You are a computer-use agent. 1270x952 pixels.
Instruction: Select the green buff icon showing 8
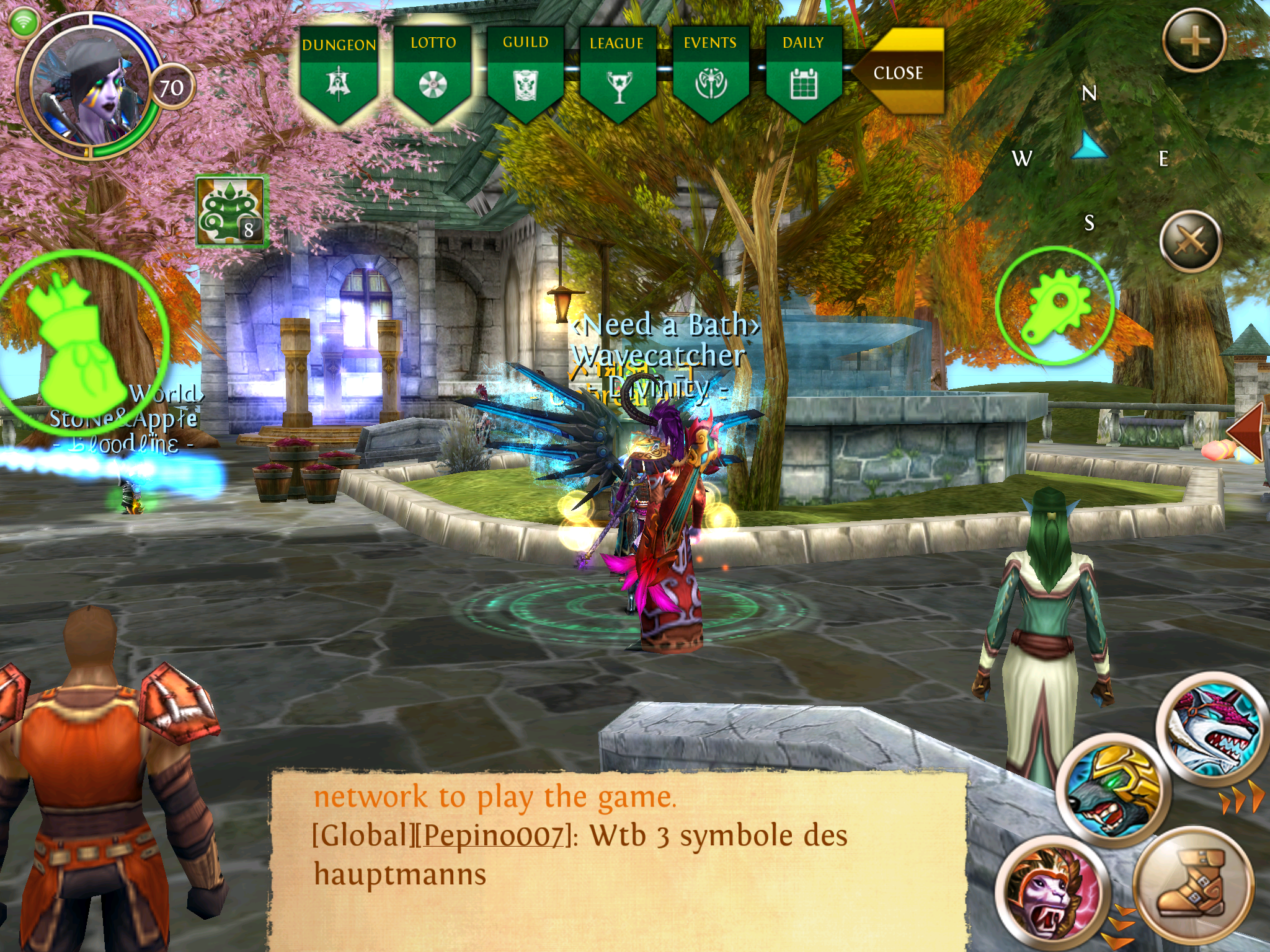click(x=231, y=211)
